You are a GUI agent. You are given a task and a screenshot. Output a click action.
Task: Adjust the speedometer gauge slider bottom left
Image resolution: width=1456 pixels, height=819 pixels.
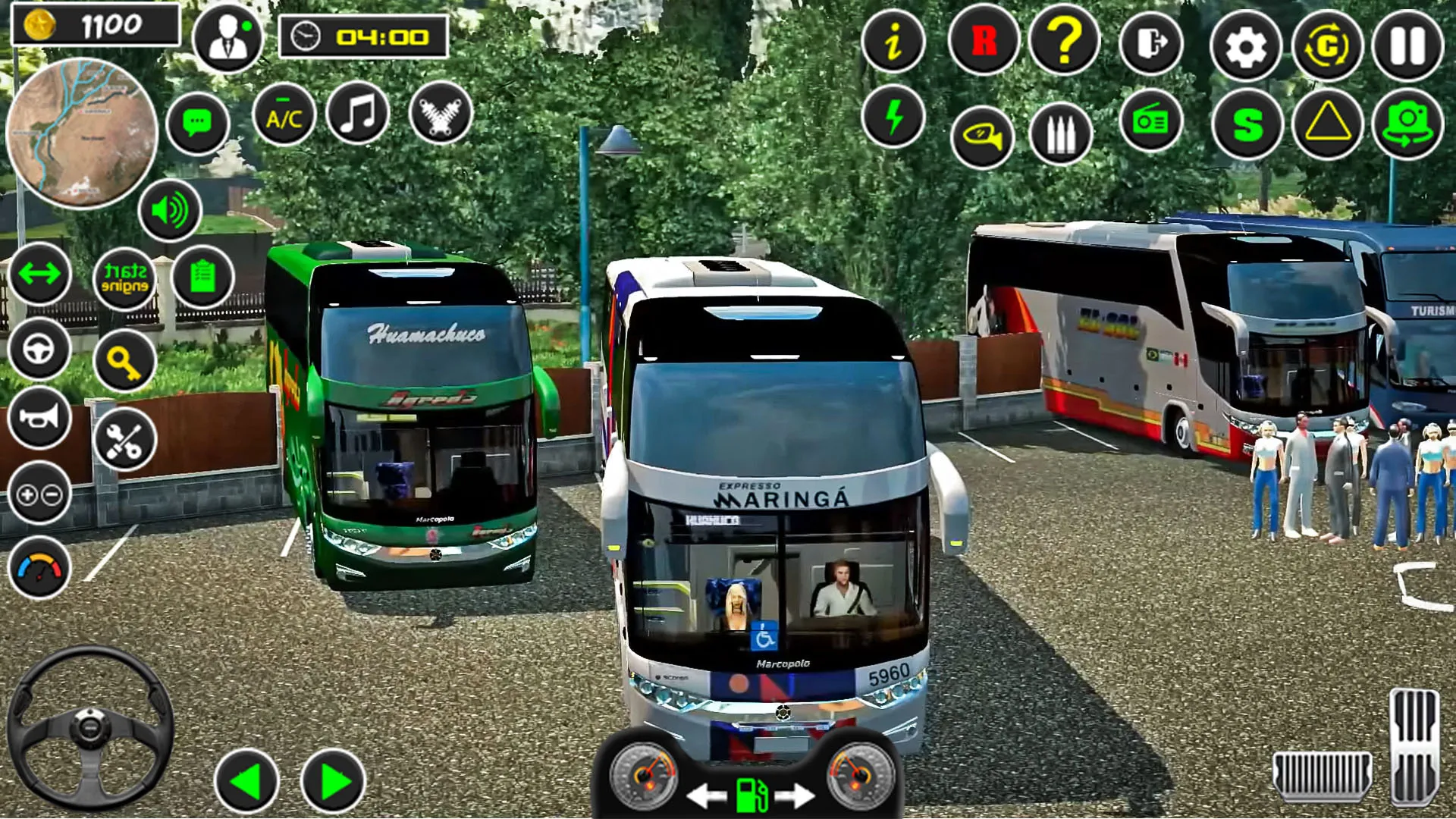pos(40,565)
